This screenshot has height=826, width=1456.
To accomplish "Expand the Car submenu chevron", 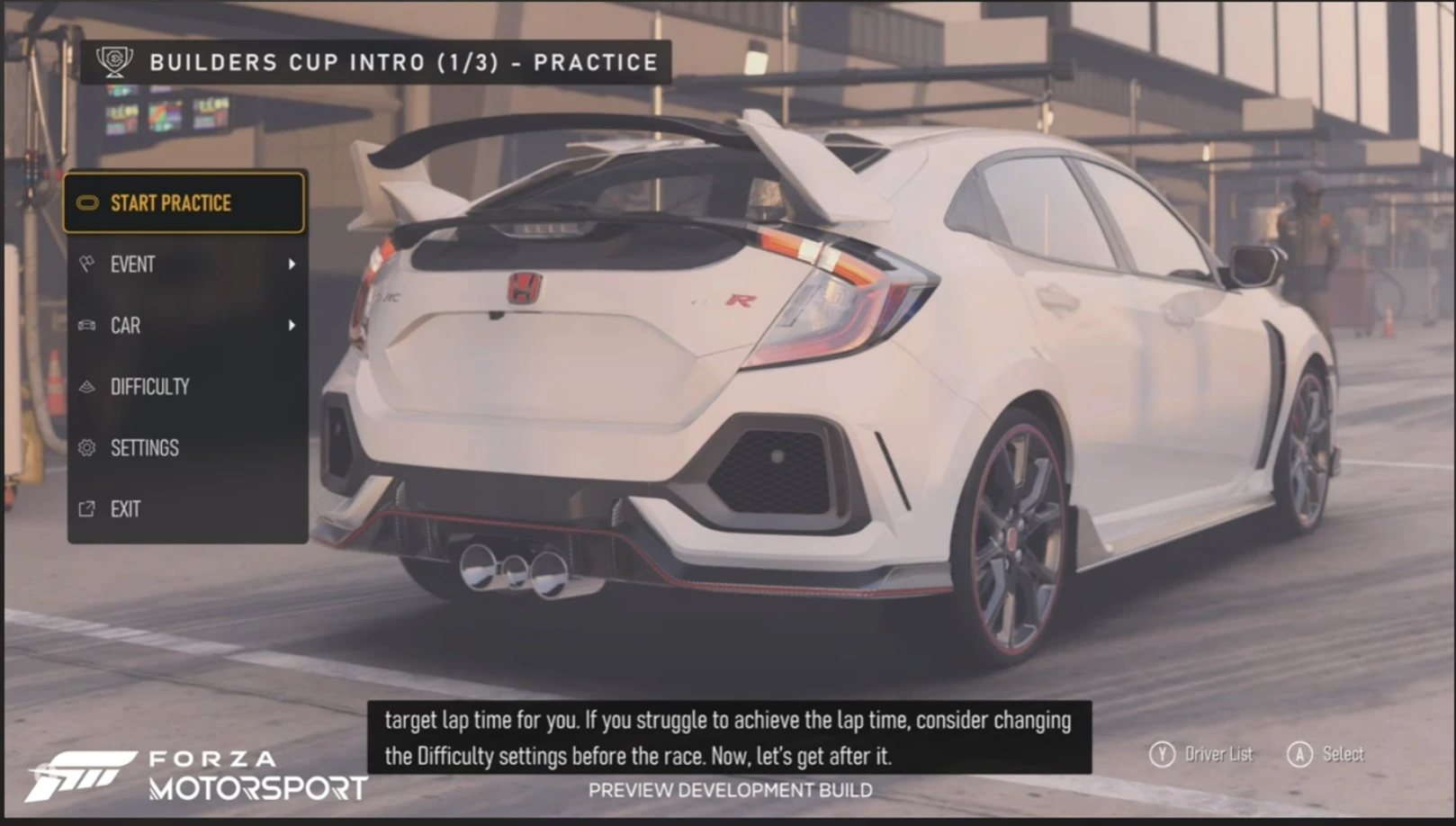I will pos(292,325).
